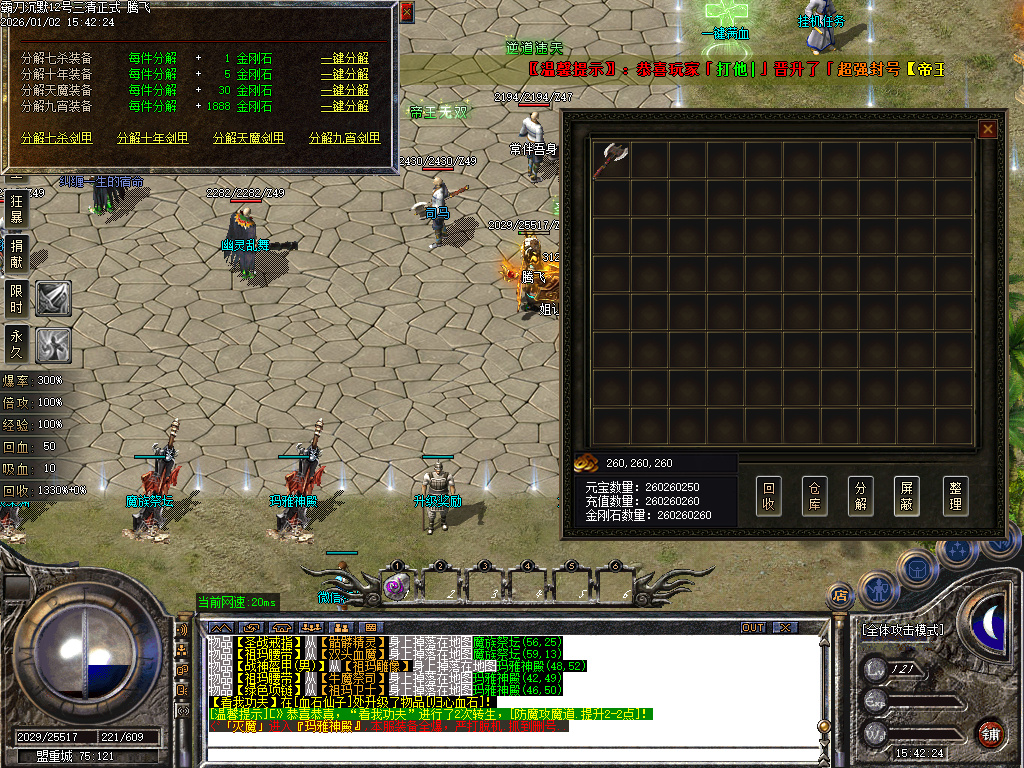This screenshot has height=768, width=1024.
Task: Open the 捐献 donation button
Action: (17, 253)
